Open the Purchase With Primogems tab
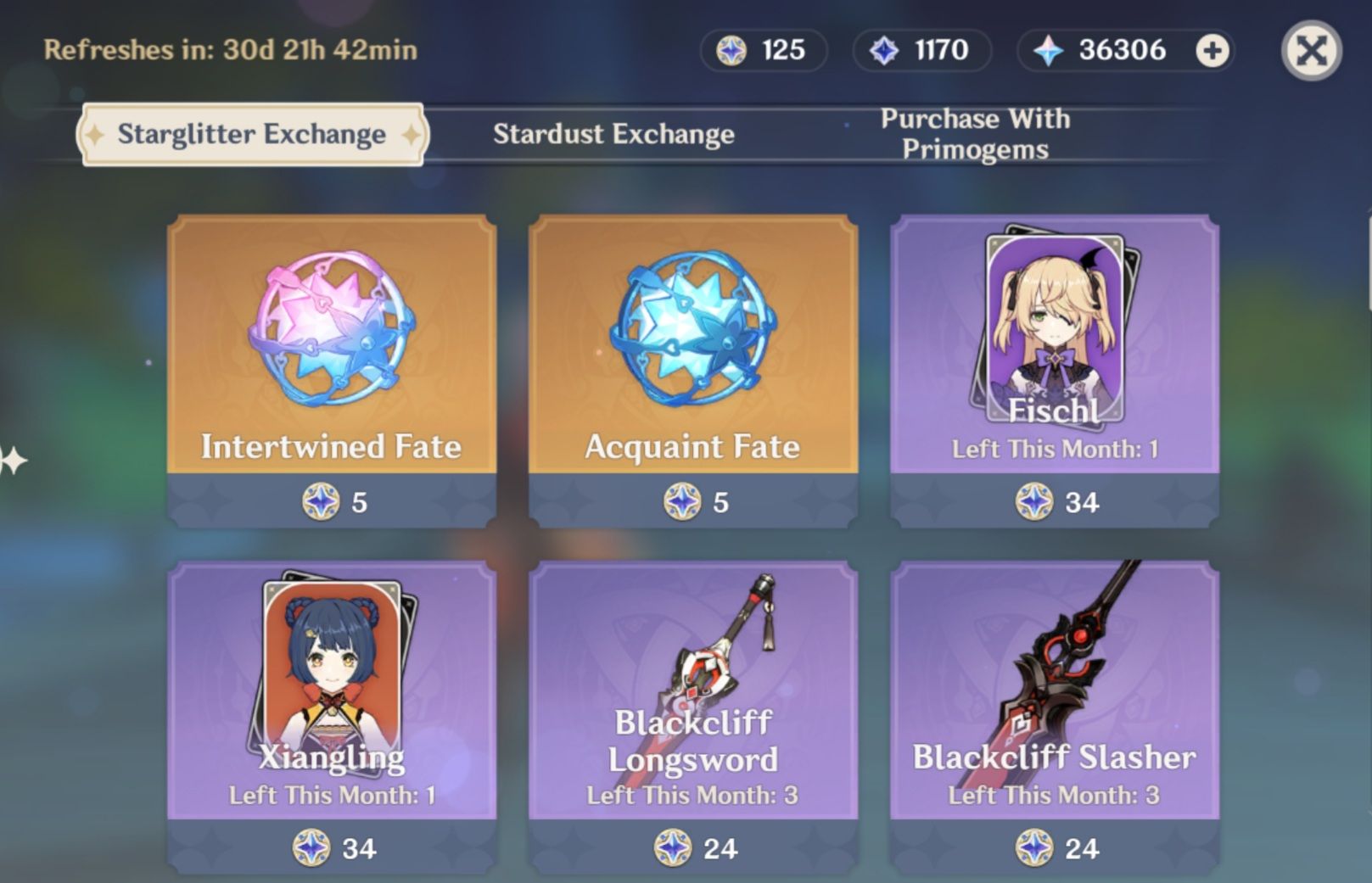The image size is (1372, 883). tap(975, 133)
